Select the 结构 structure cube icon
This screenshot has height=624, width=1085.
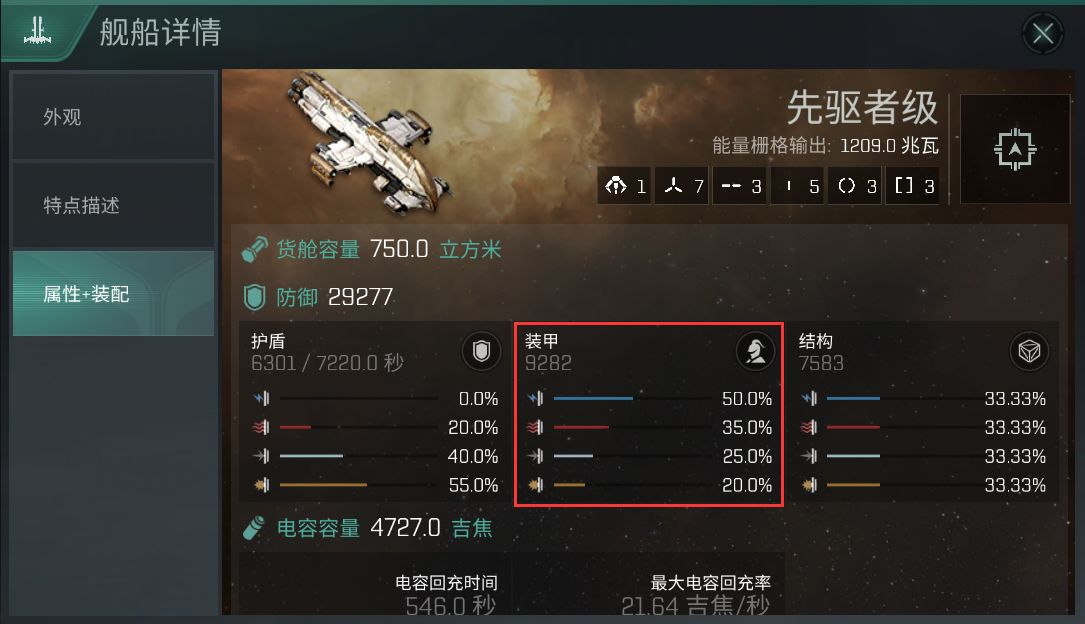[x=1028, y=351]
